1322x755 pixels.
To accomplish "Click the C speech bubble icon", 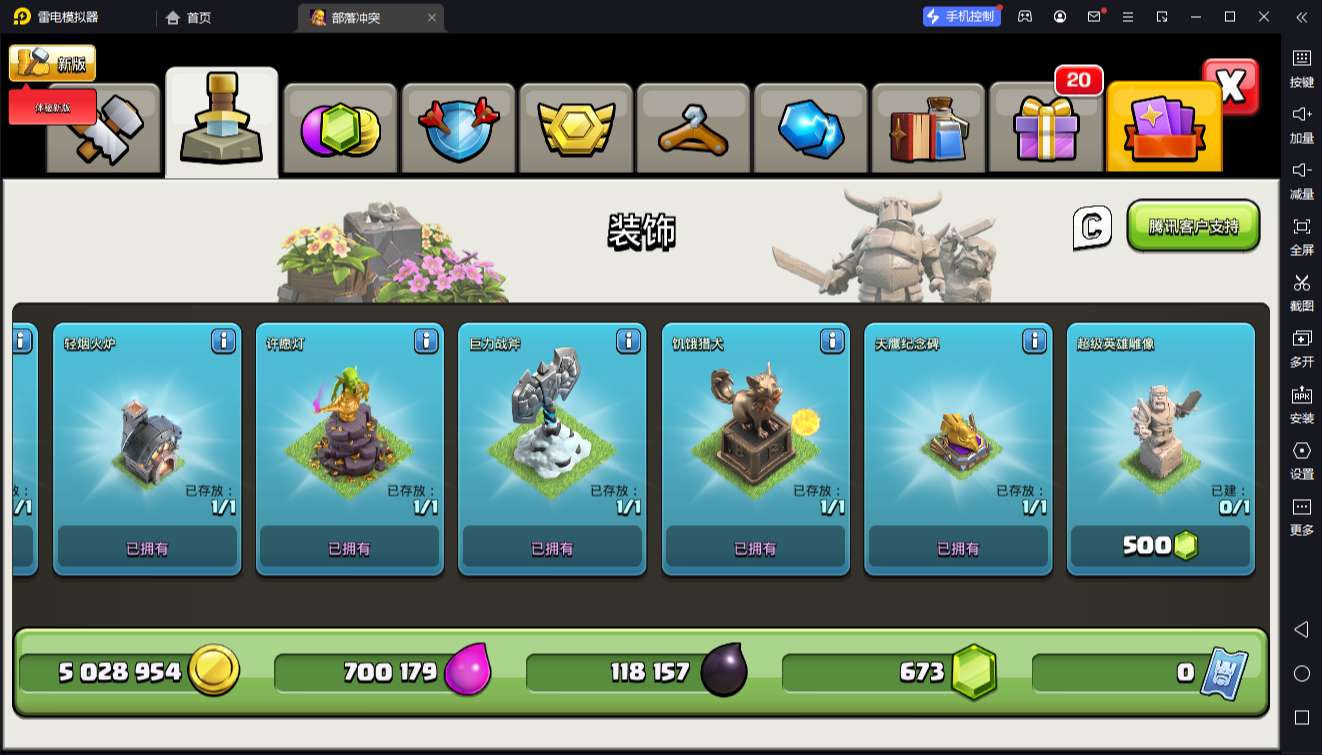I will click(1092, 227).
